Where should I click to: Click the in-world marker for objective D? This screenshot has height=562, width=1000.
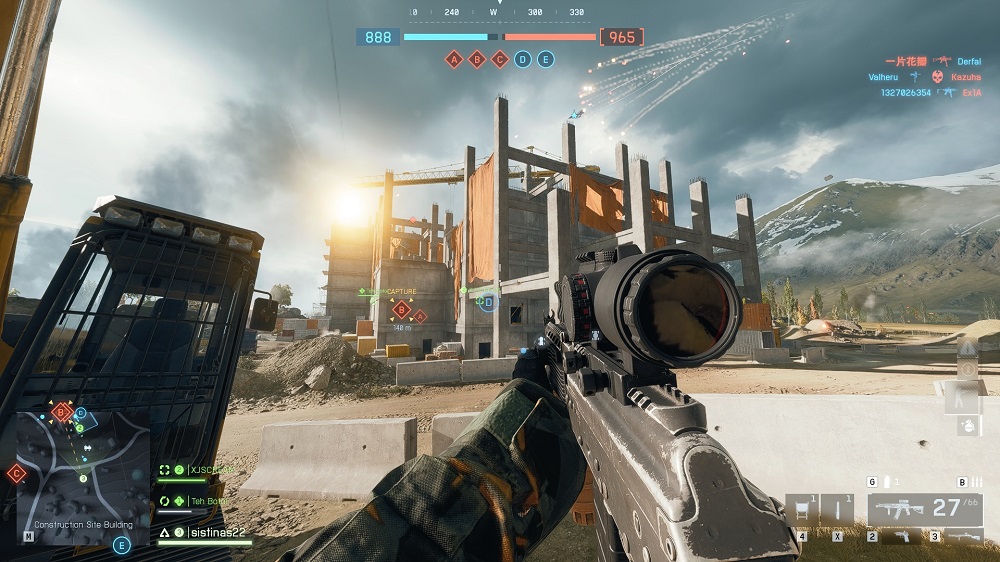(x=488, y=302)
